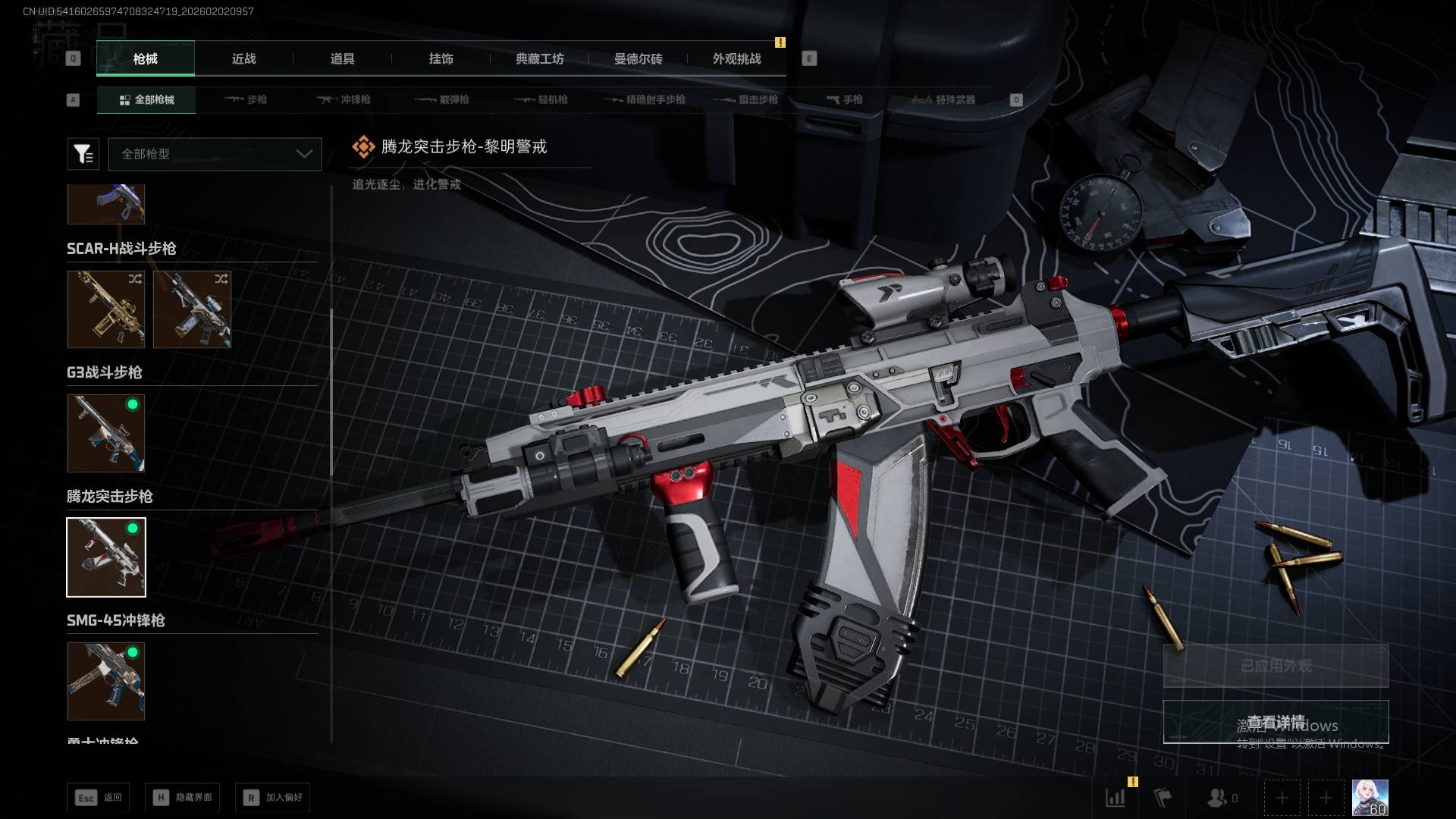Select the gold SCAR-H skin thumbnail
This screenshot has height=819, width=1456.
106,309
